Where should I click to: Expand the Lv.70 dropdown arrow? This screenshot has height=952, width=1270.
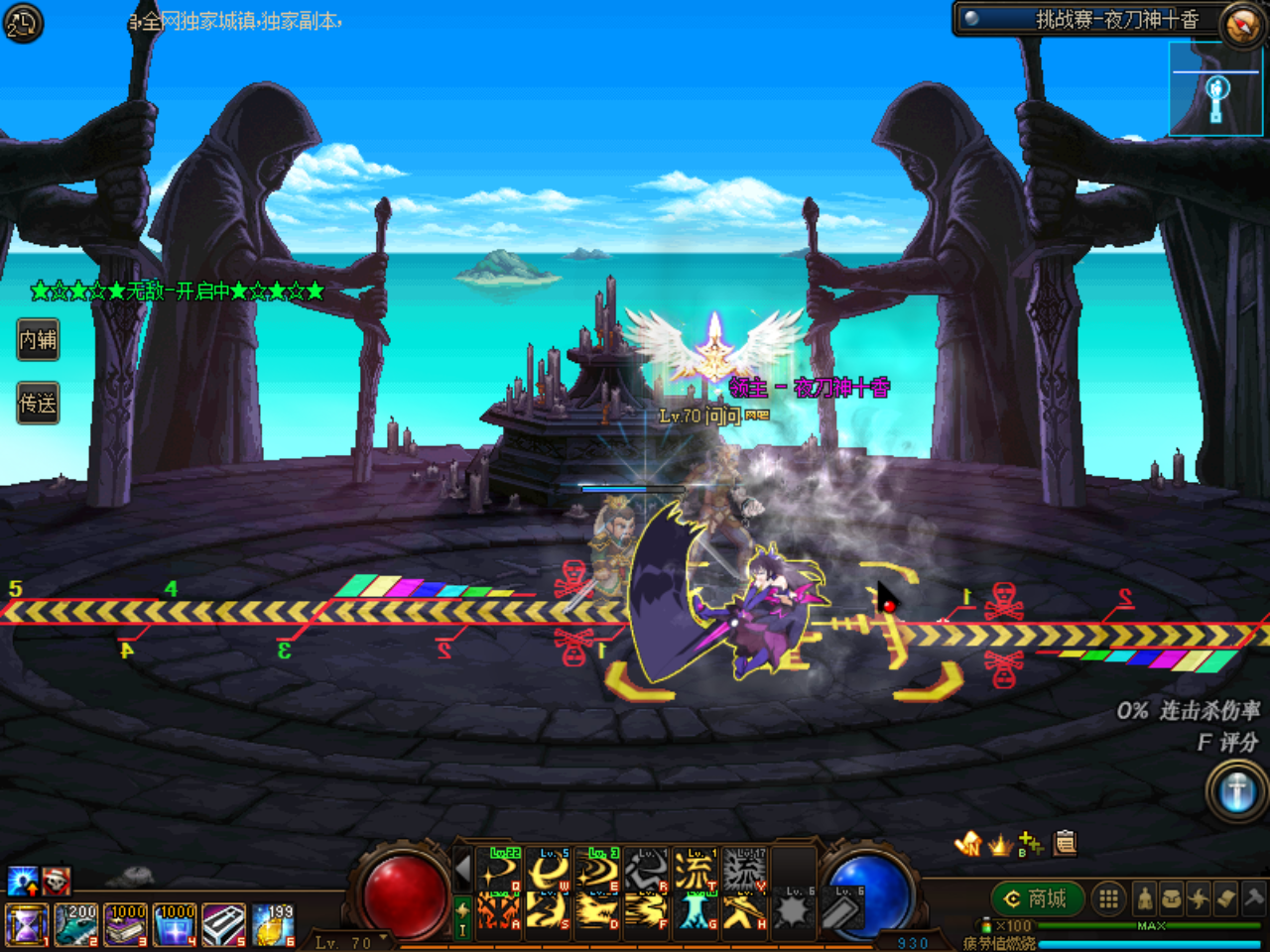point(381,938)
